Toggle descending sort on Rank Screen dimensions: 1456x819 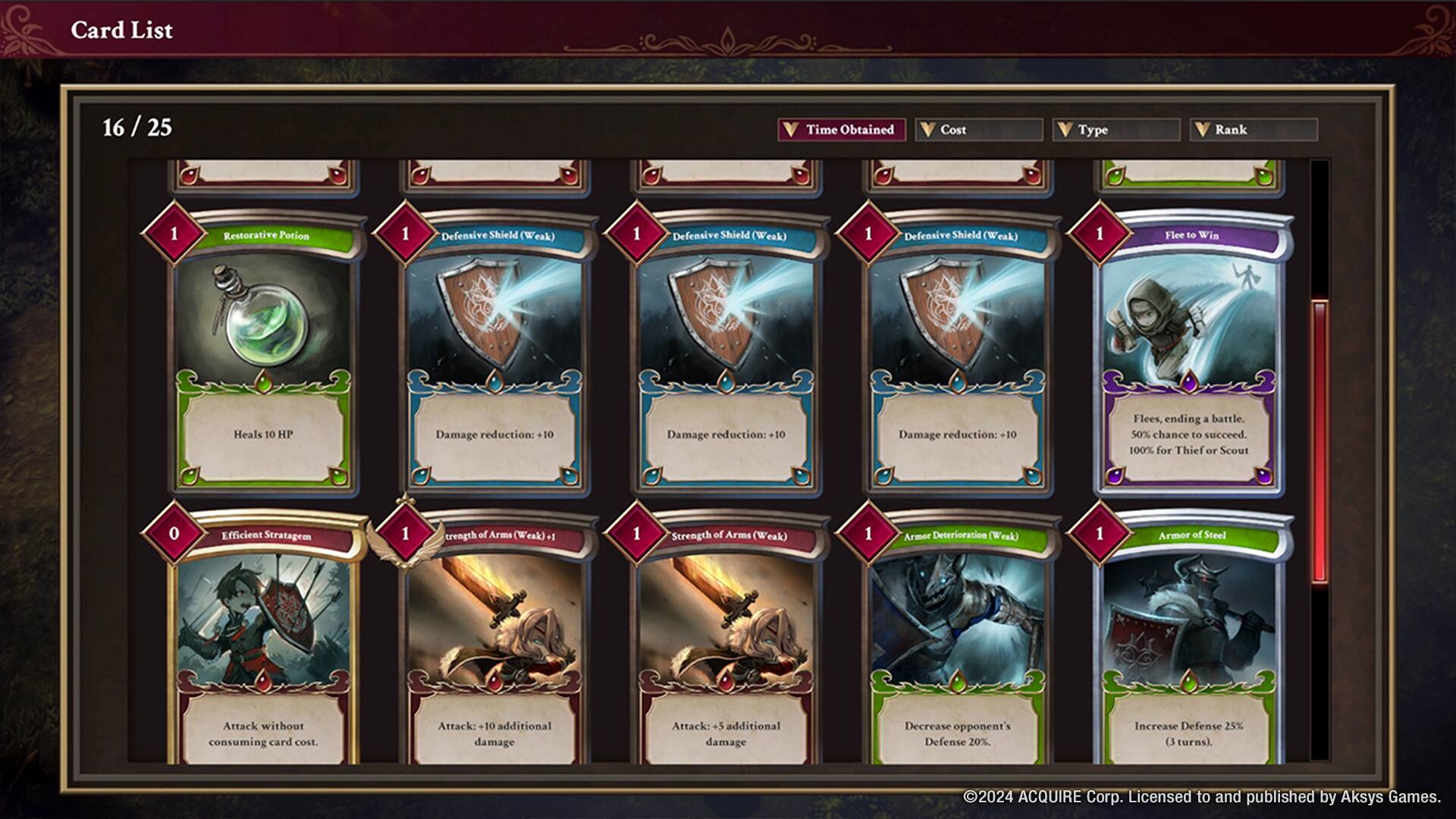1254,130
